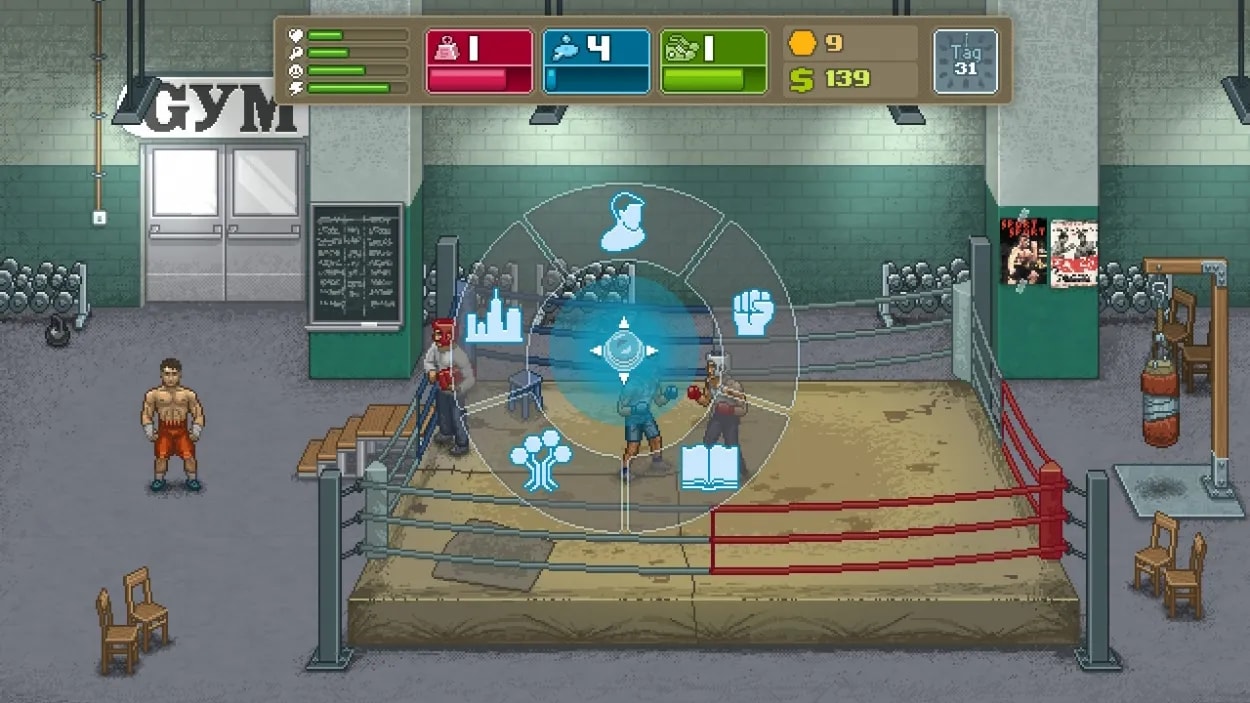1250x703 pixels.
Task: Open the open book radial option
Action: coord(710,467)
